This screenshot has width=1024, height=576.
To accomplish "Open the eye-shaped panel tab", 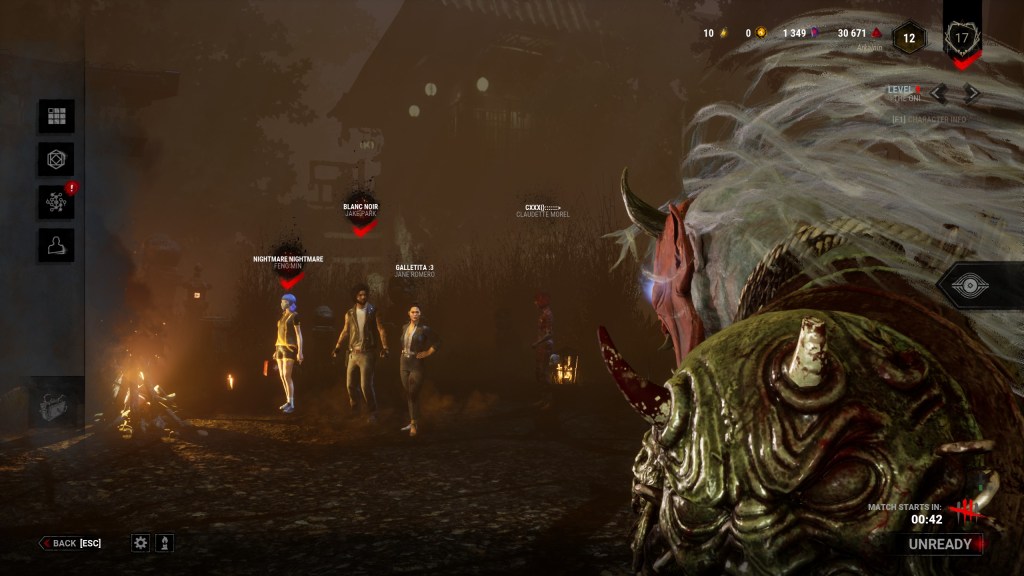I will (x=970, y=286).
